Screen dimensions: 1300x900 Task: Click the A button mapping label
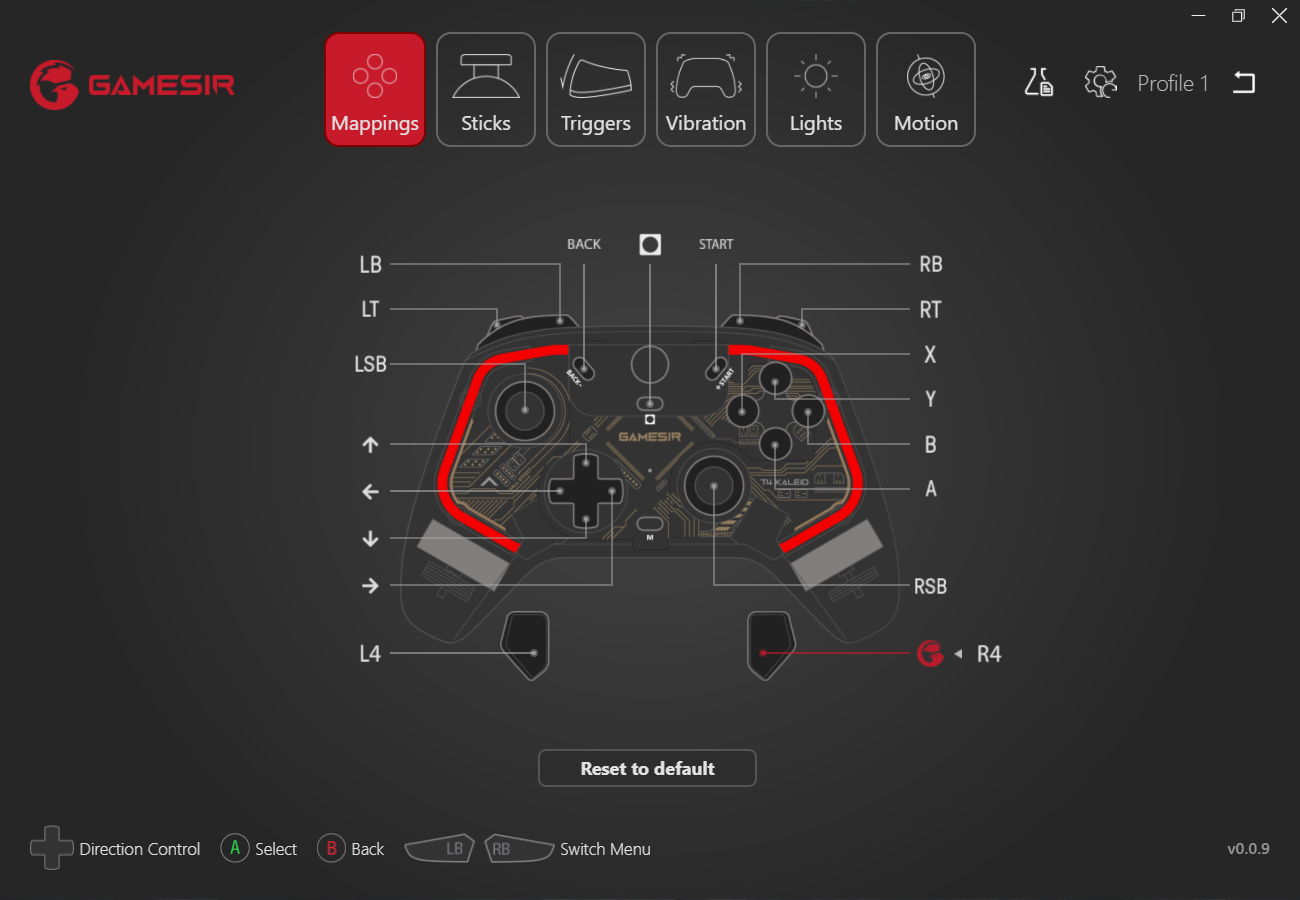pos(929,489)
